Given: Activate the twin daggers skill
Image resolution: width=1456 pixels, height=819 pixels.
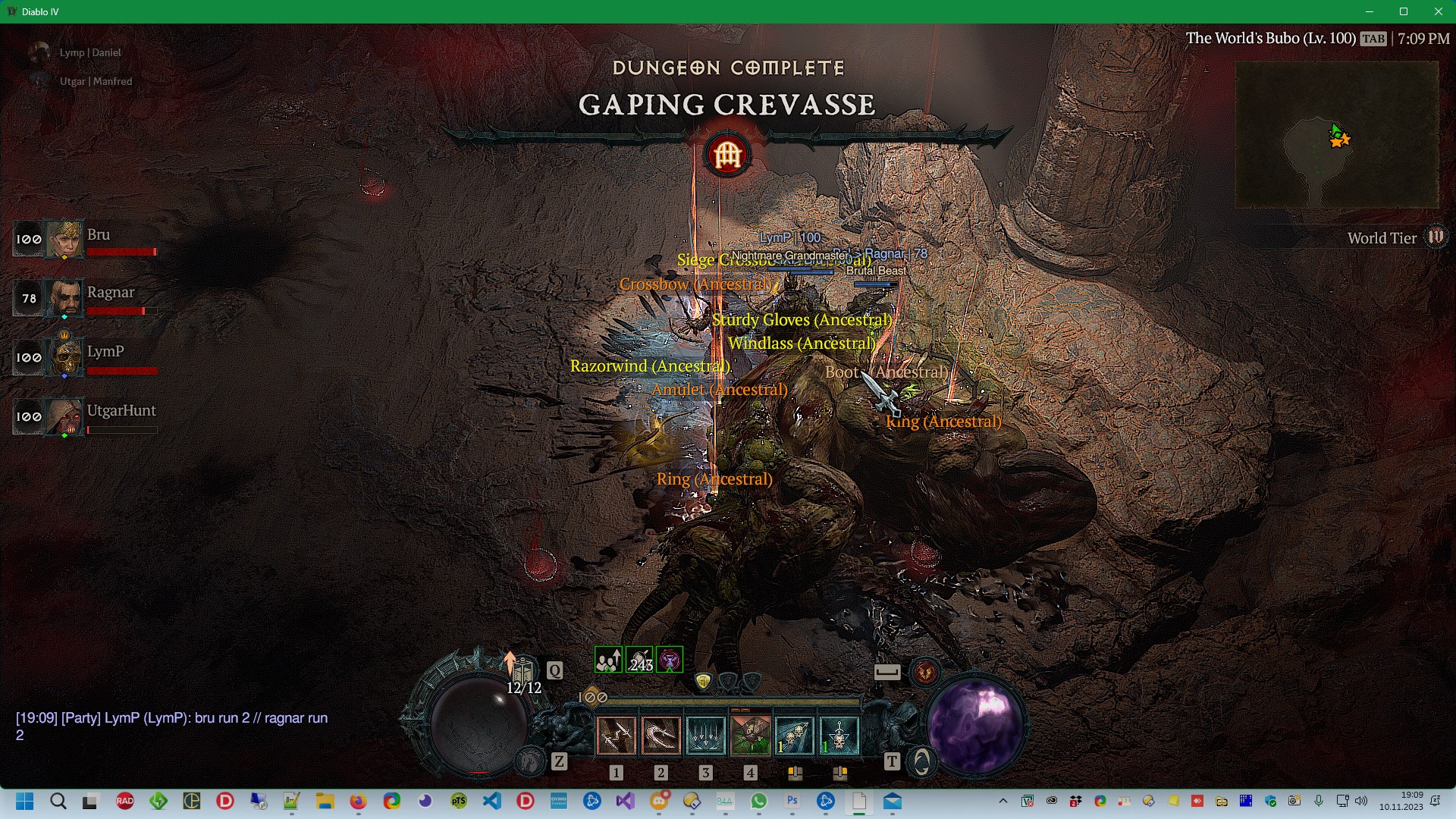Looking at the screenshot, I should (x=616, y=735).
